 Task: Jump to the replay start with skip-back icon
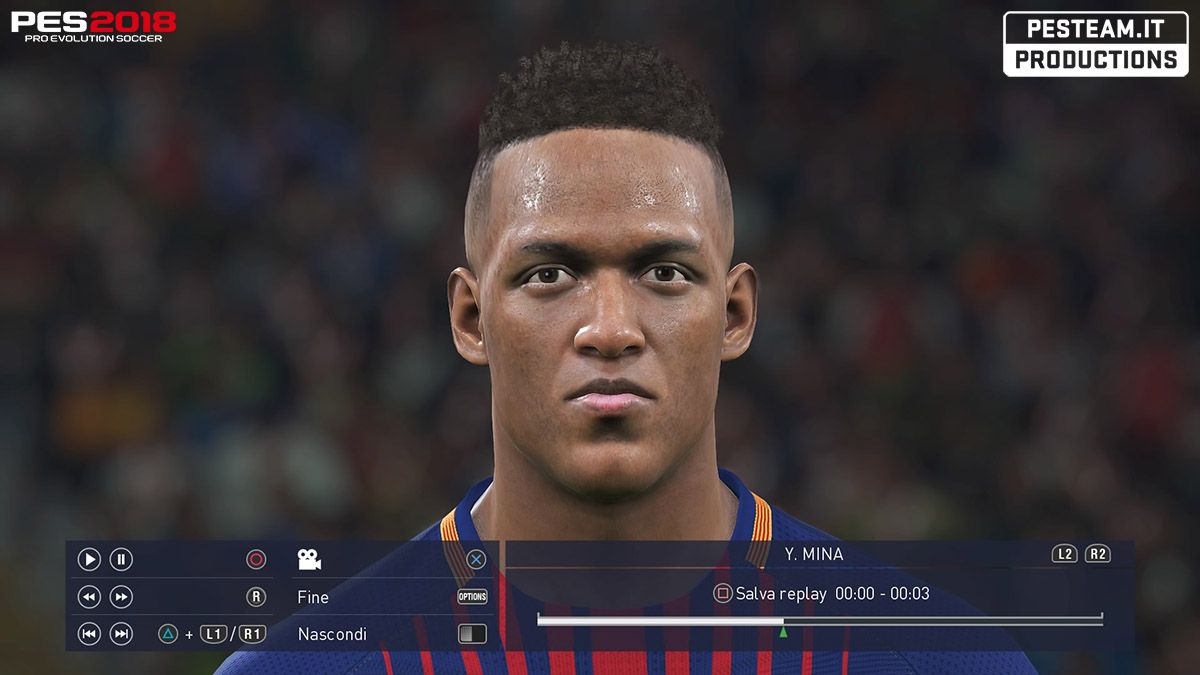coord(89,633)
